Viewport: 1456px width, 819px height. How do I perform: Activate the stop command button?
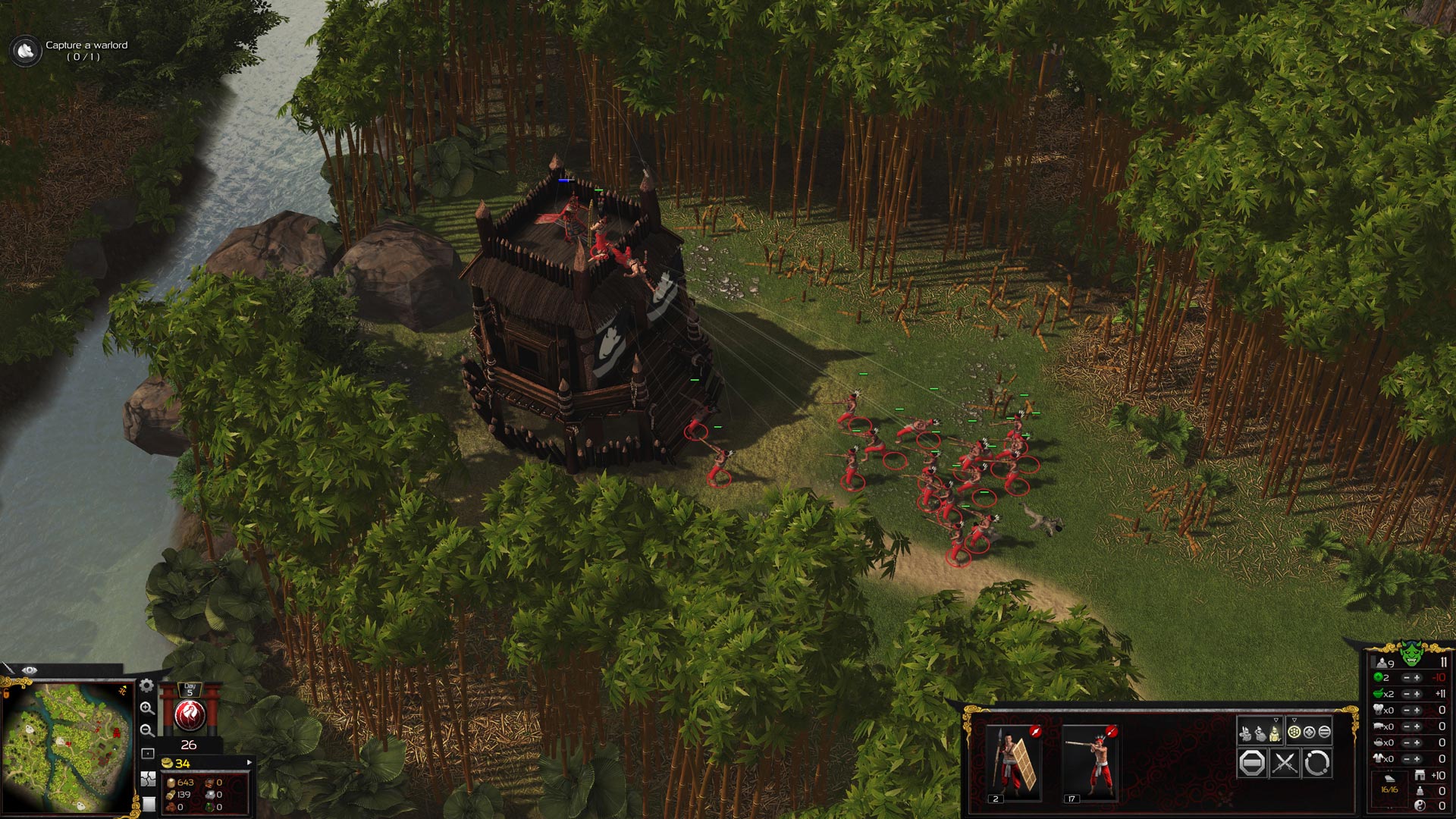(1252, 763)
